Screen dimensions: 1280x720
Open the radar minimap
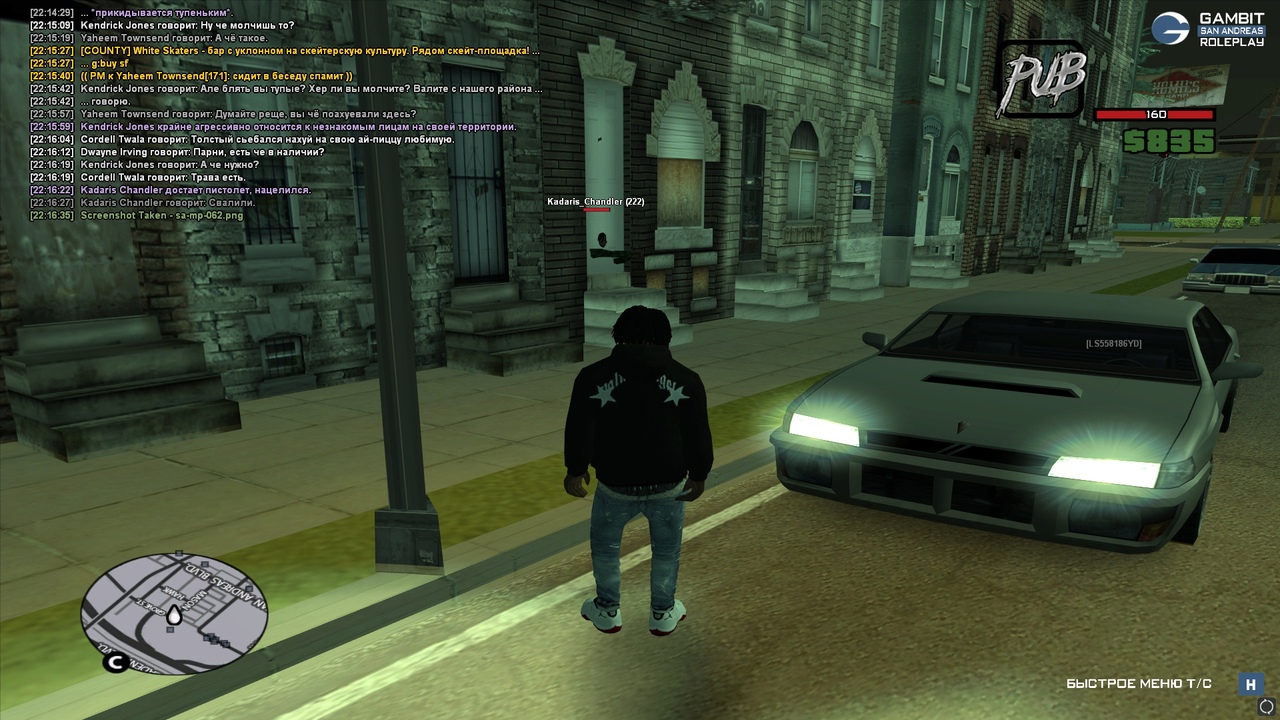pos(174,612)
